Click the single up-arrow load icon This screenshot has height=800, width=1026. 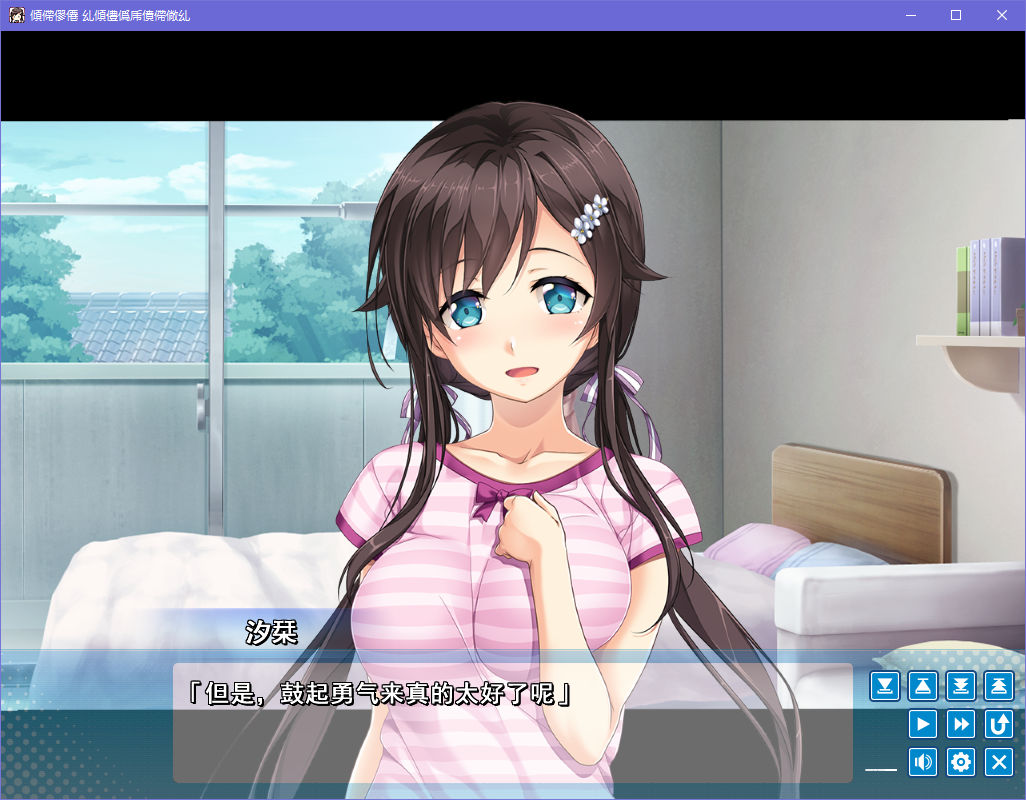[x=923, y=686]
